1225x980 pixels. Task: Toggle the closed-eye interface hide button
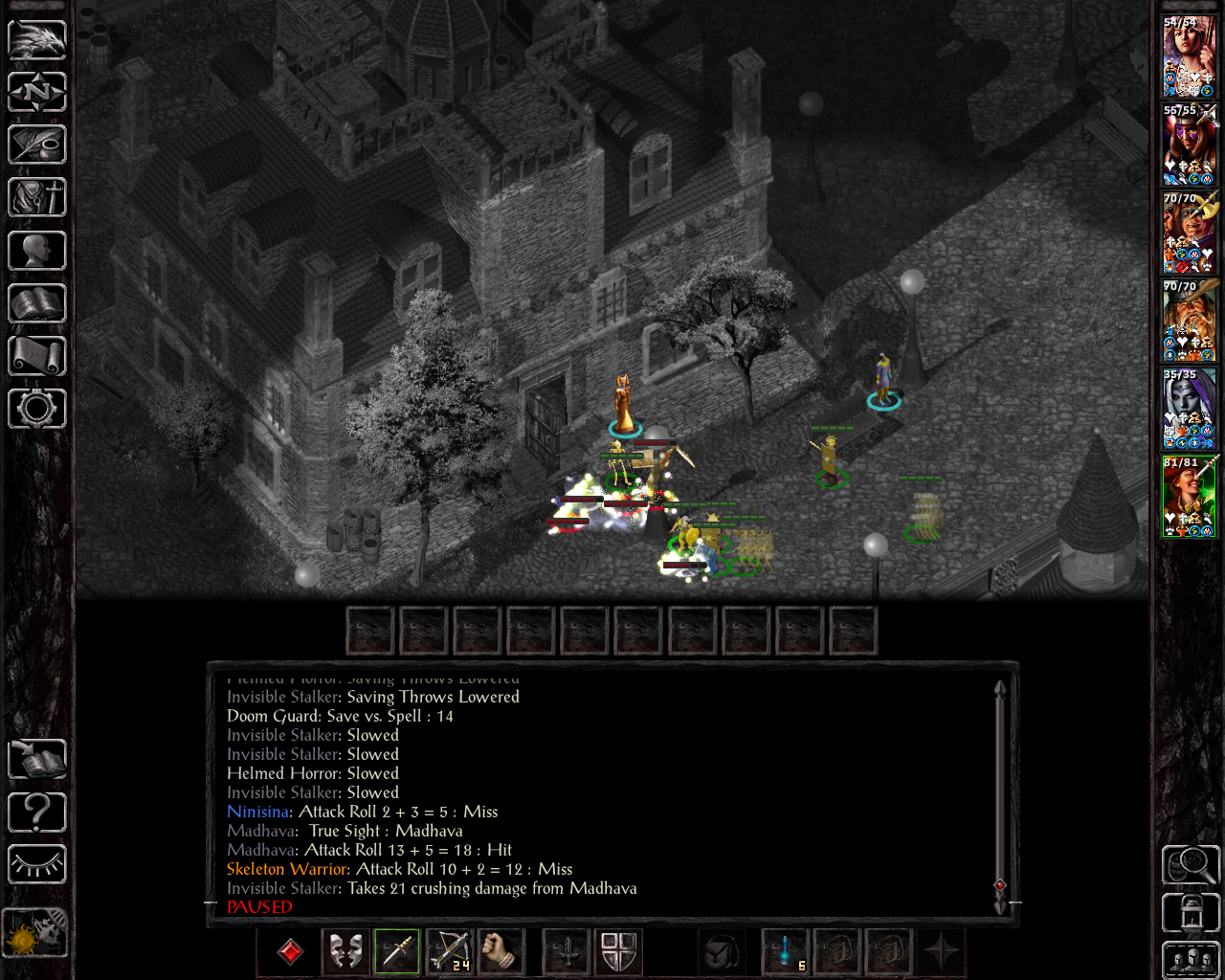[x=37, y=865]
